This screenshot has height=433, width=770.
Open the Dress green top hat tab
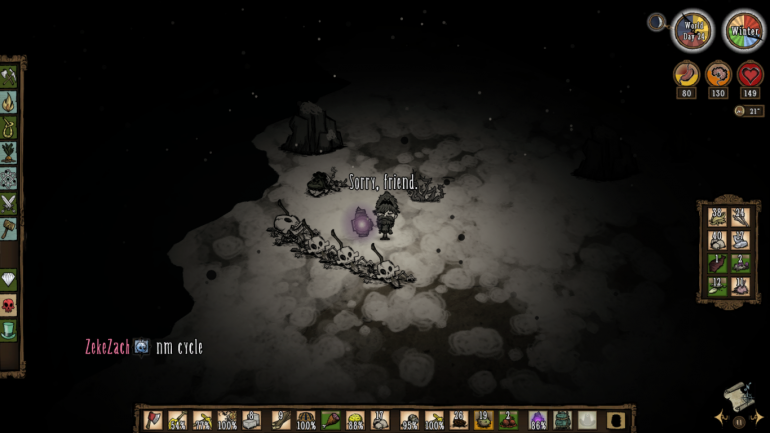click(x=9, y=330)
